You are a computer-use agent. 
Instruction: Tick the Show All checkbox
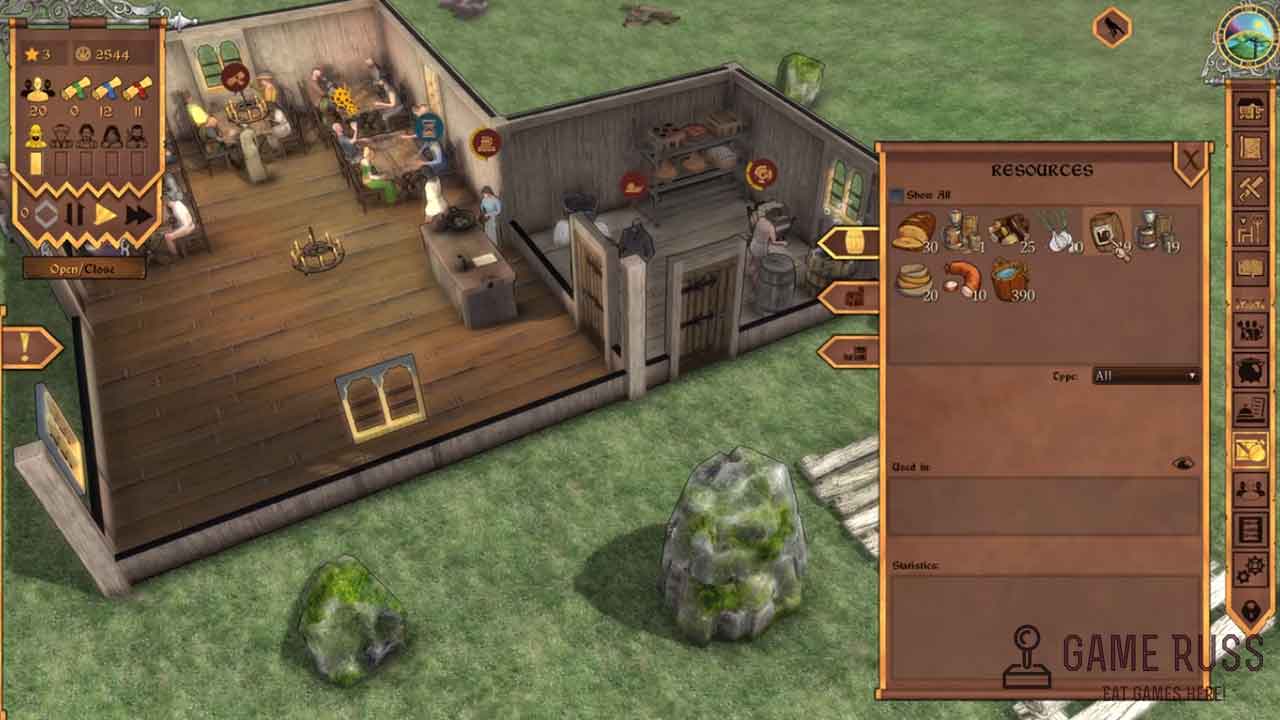pos(897,196)
